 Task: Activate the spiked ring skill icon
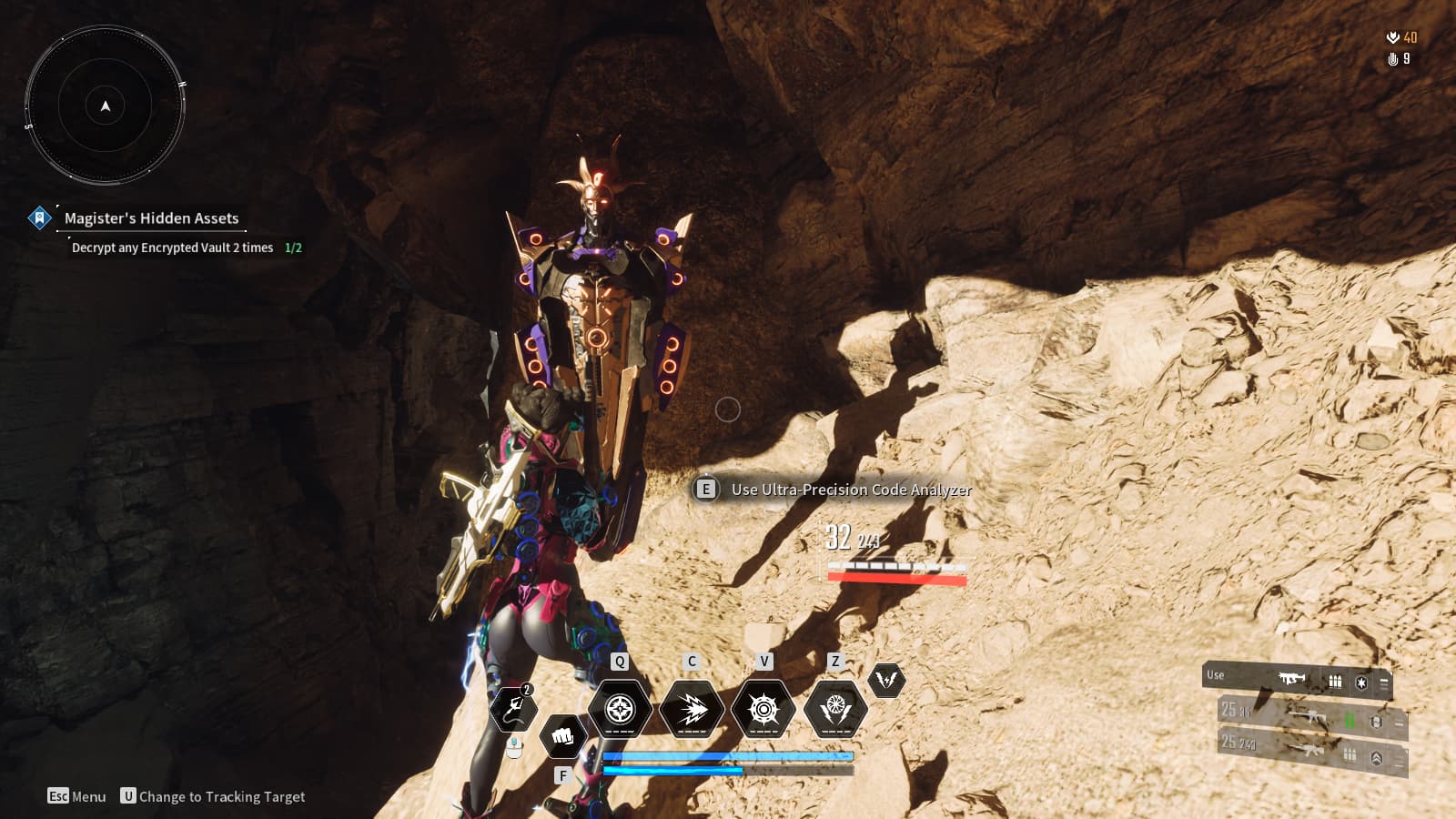coord(763,709)
